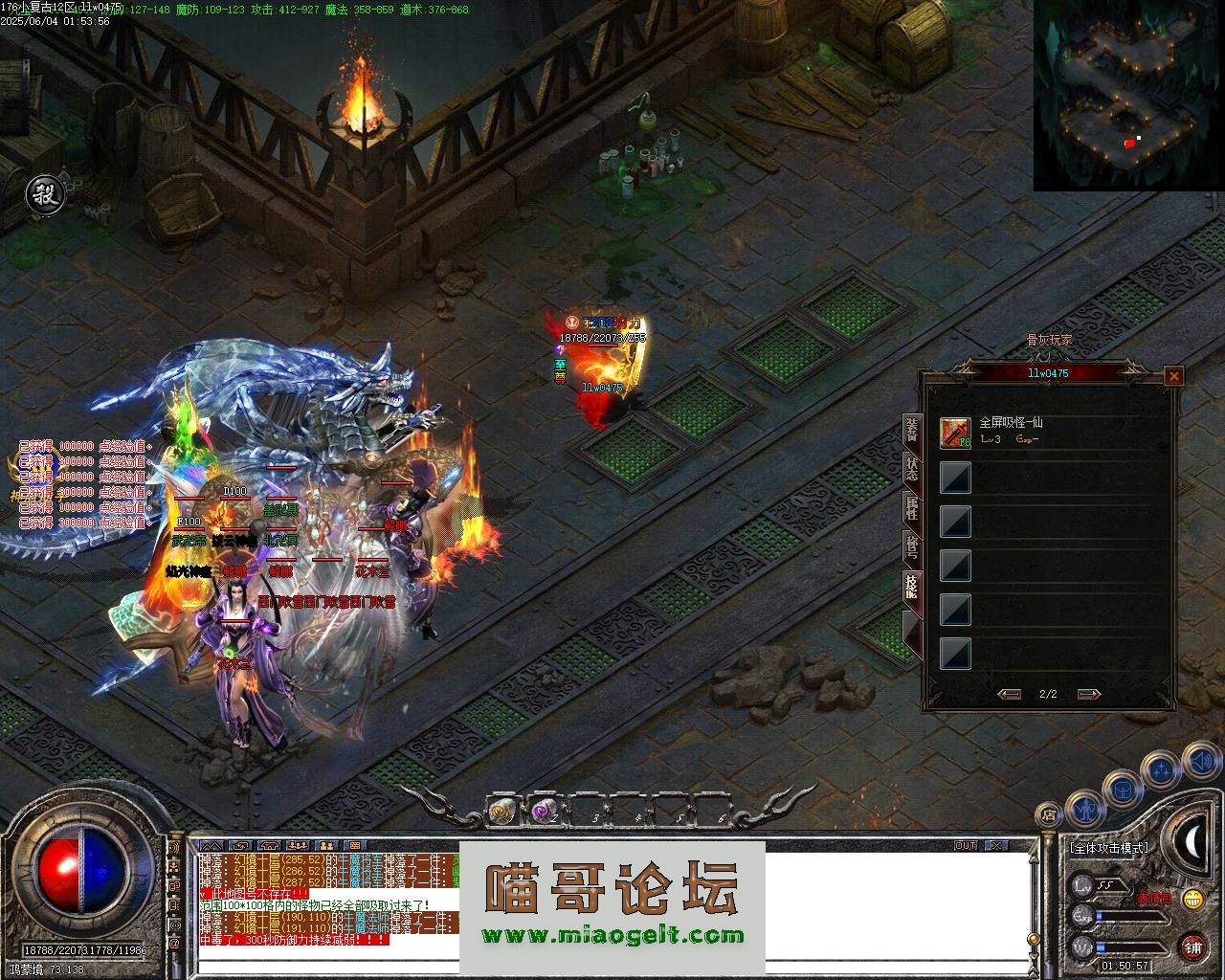Use the yellow scroll in belt slot 1
The height and width of the screenshot is (980, 1225).
tap(501, 811)
